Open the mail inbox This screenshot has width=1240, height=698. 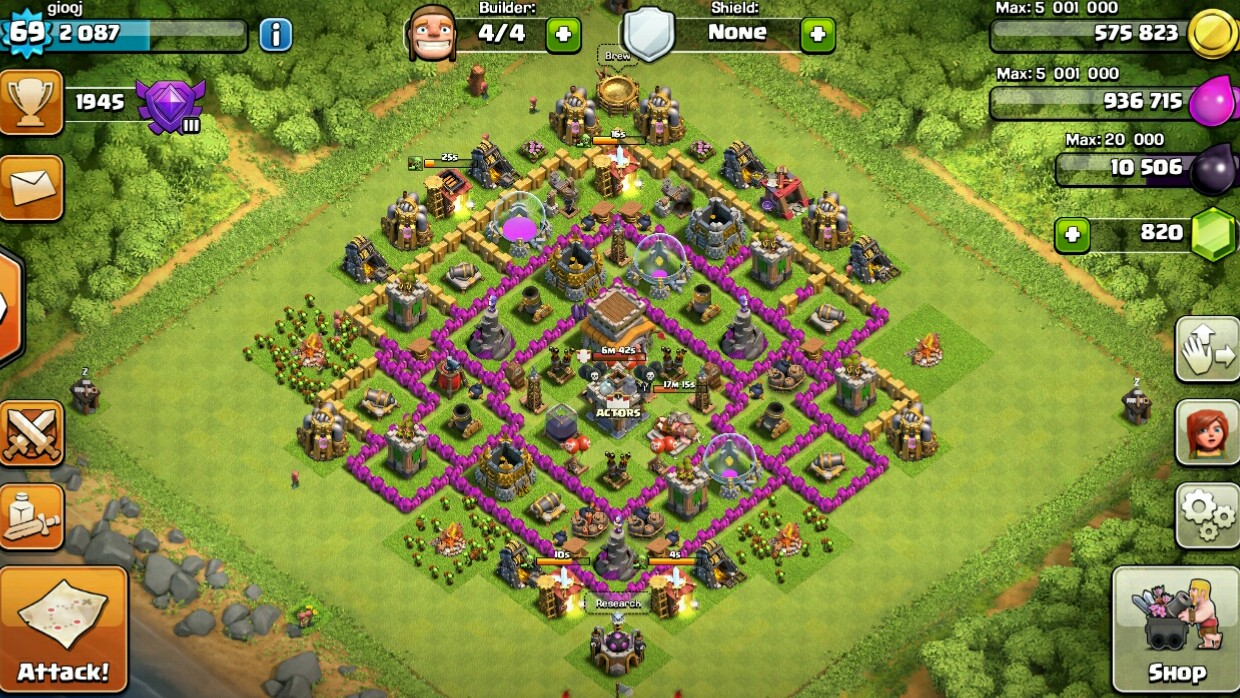pos(30,187)
